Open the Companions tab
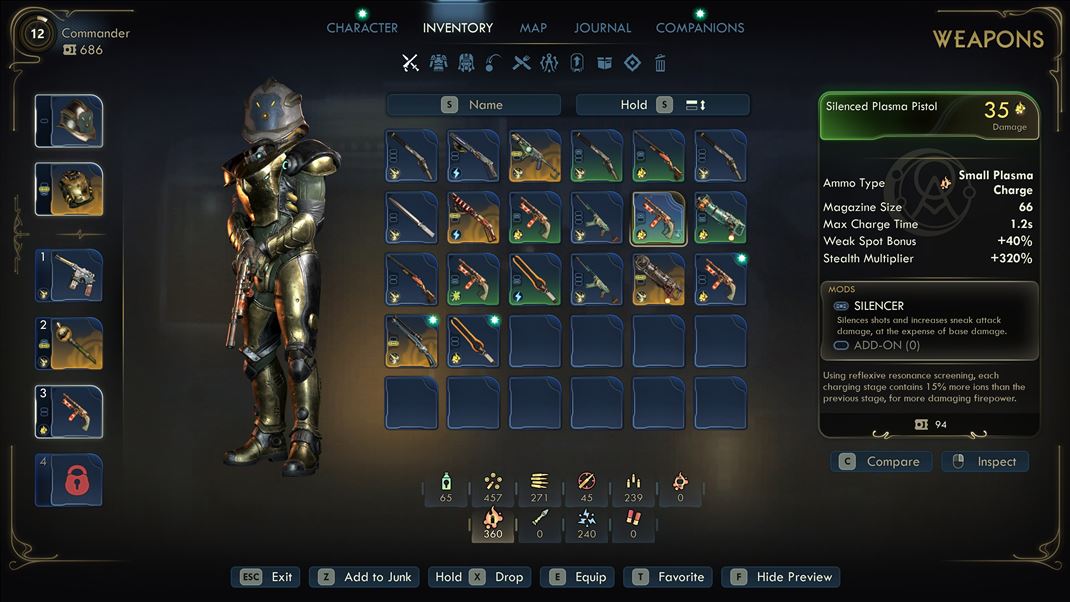The height and width of the screenshot is (602, 1070). (699, 28)
